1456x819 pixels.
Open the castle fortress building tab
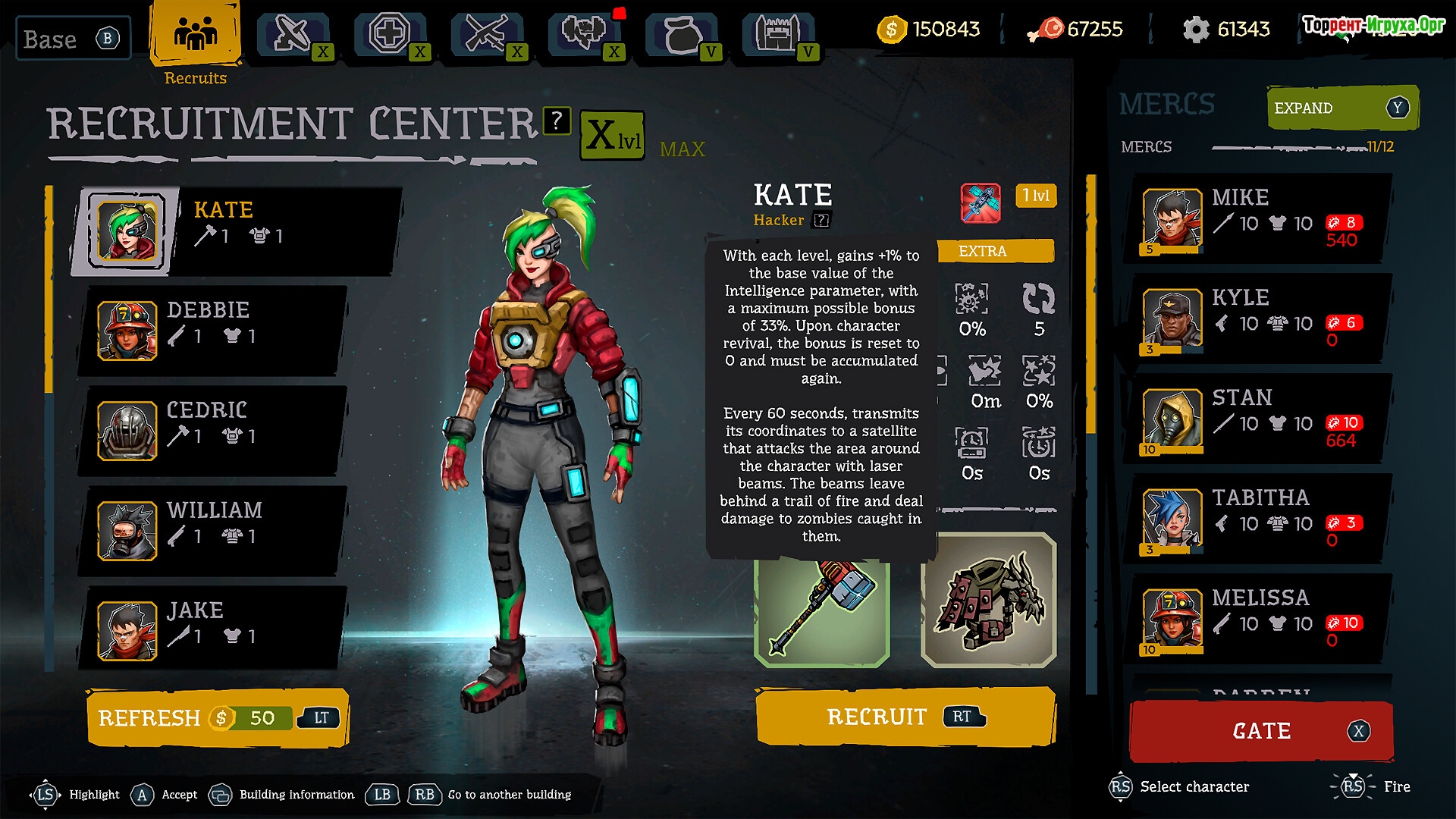[x=778, y=35]
